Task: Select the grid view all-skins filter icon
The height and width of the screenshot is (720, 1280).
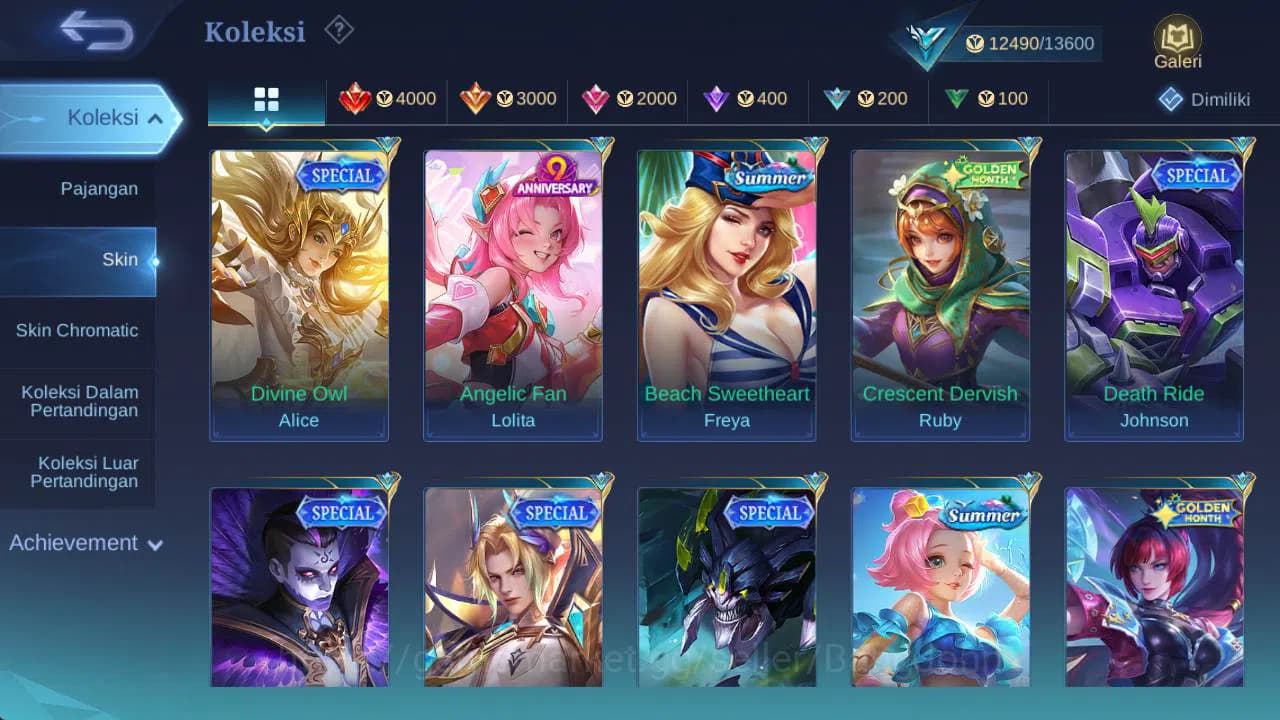Action: click(x=265, y=99)
